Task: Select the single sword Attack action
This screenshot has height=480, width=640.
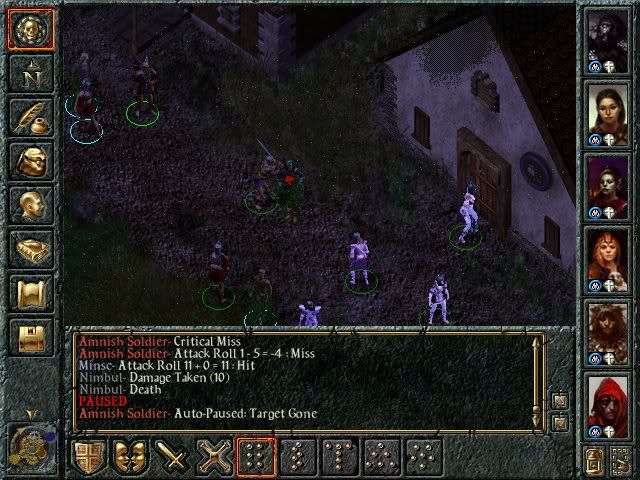Action: click(173, 458)
